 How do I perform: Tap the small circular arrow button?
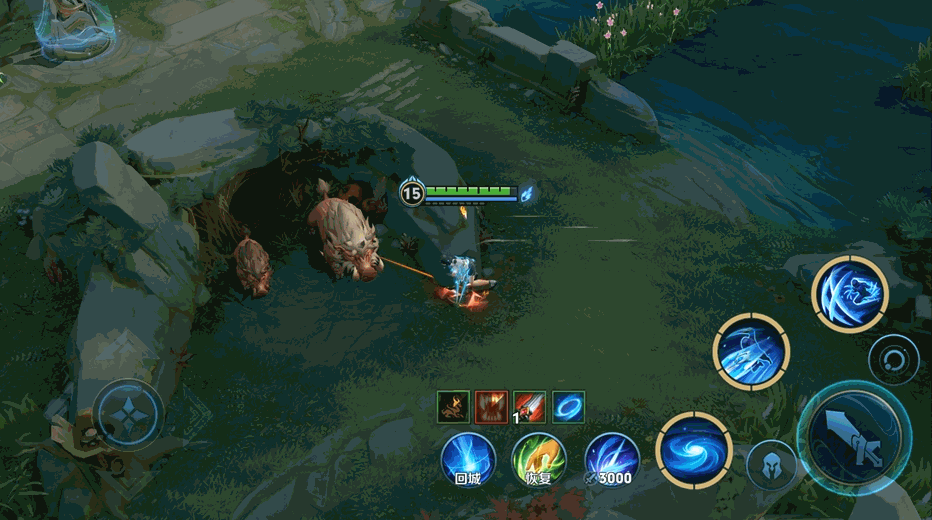(893, 360)
